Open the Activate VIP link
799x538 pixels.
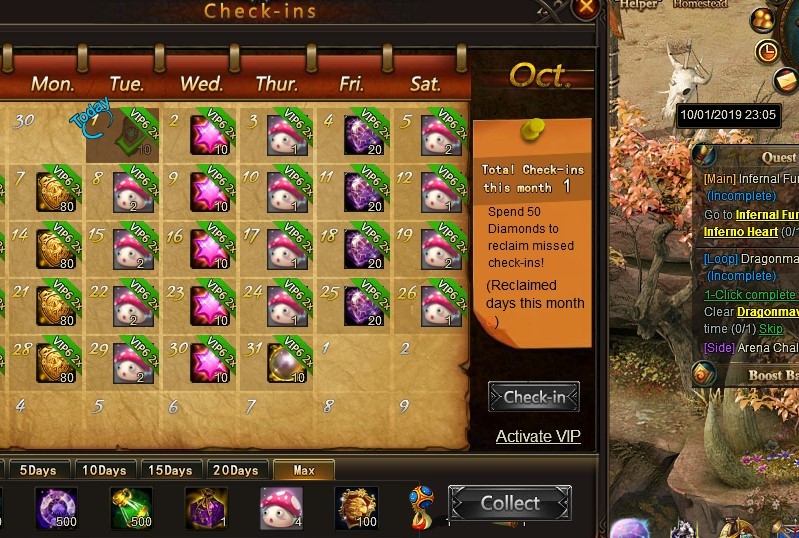[538, 436]
